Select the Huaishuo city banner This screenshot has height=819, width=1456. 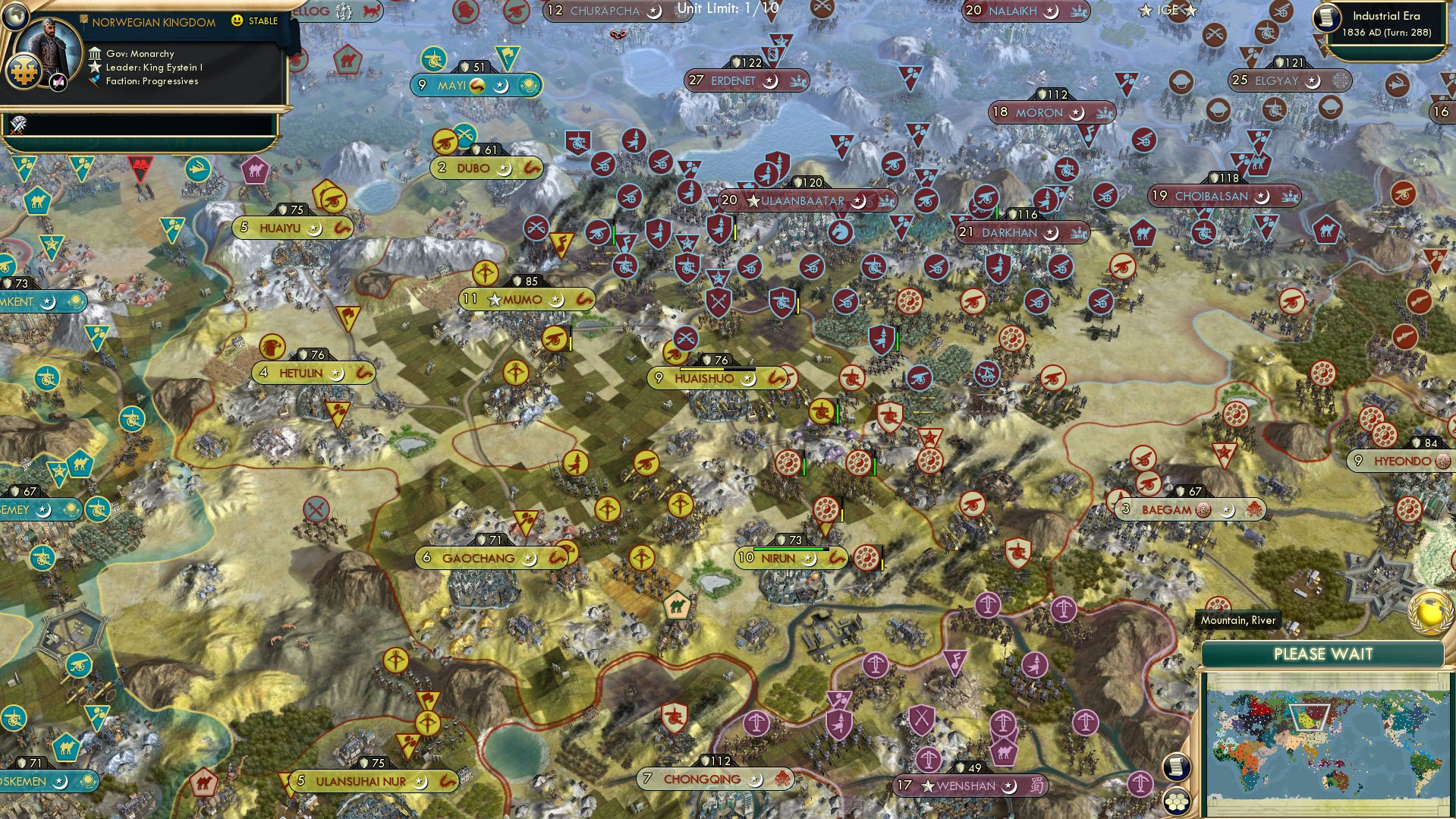point(706,377)
